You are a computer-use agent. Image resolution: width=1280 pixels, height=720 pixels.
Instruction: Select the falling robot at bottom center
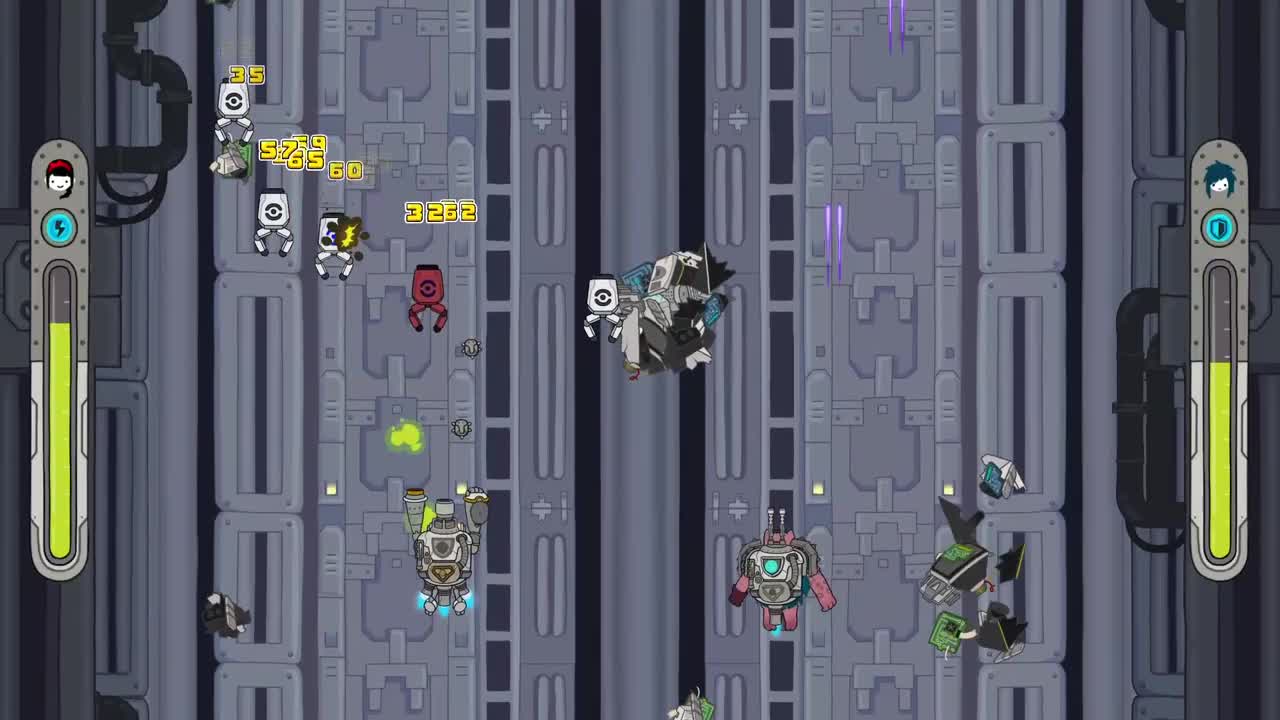coord(690,705)
